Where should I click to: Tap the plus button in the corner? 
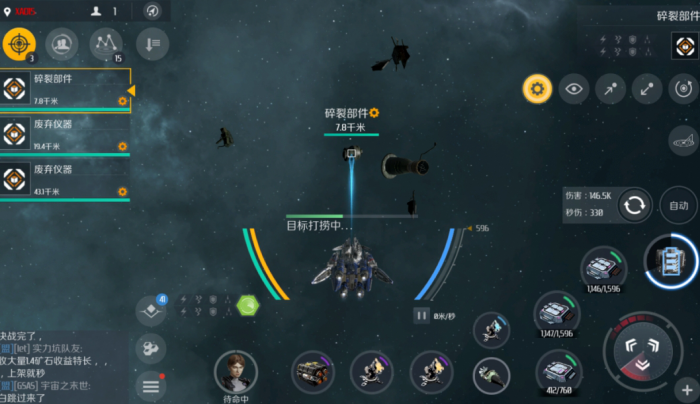coord(687,389)
